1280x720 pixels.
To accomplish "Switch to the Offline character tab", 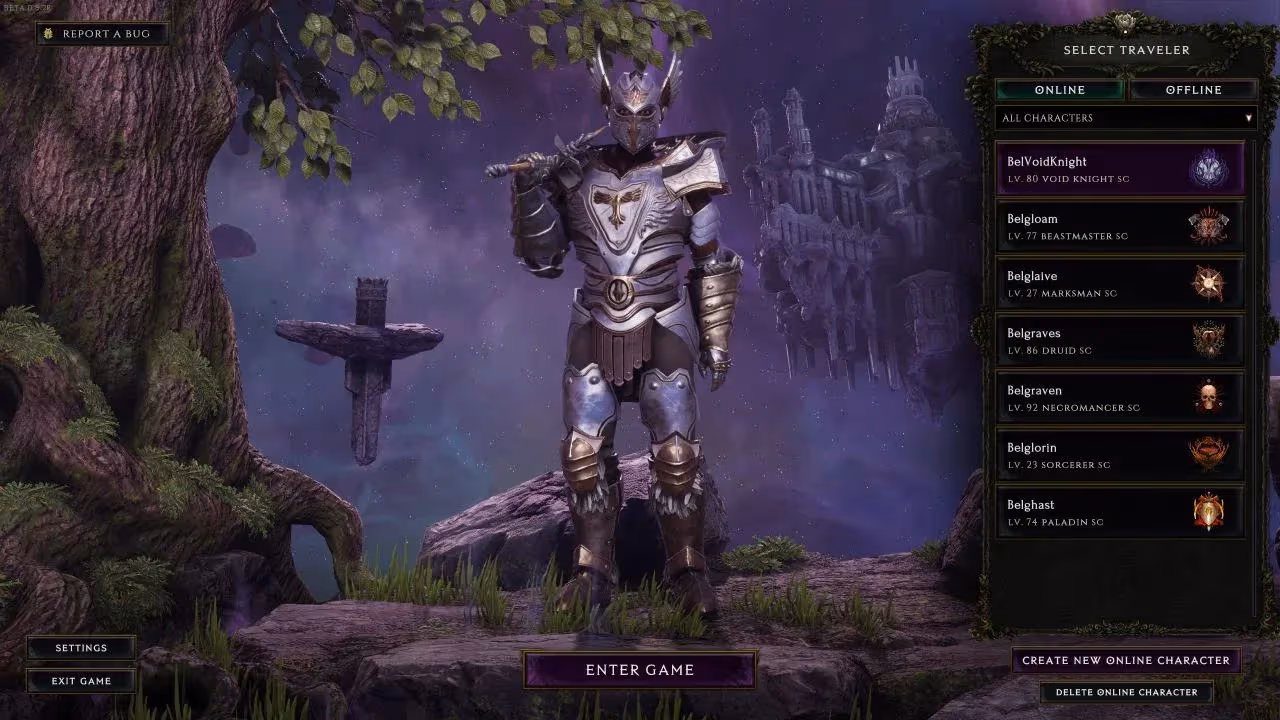I will pos(1194,89).
